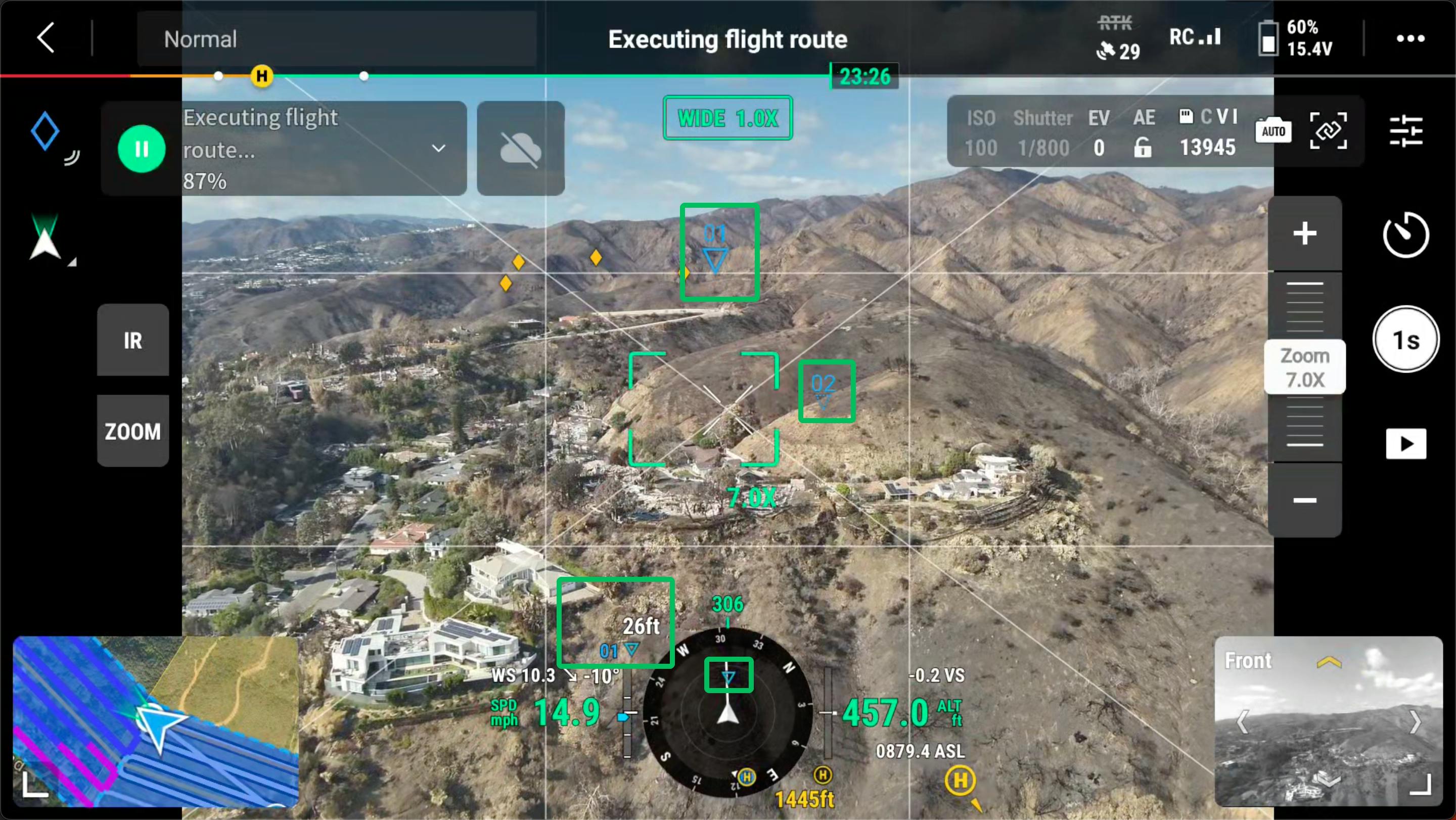Image resolution: width=1456 pixels, height=820 pixels.
Task: Trigger the 1s interval shutter button
Action: (x=1405, y=340)
